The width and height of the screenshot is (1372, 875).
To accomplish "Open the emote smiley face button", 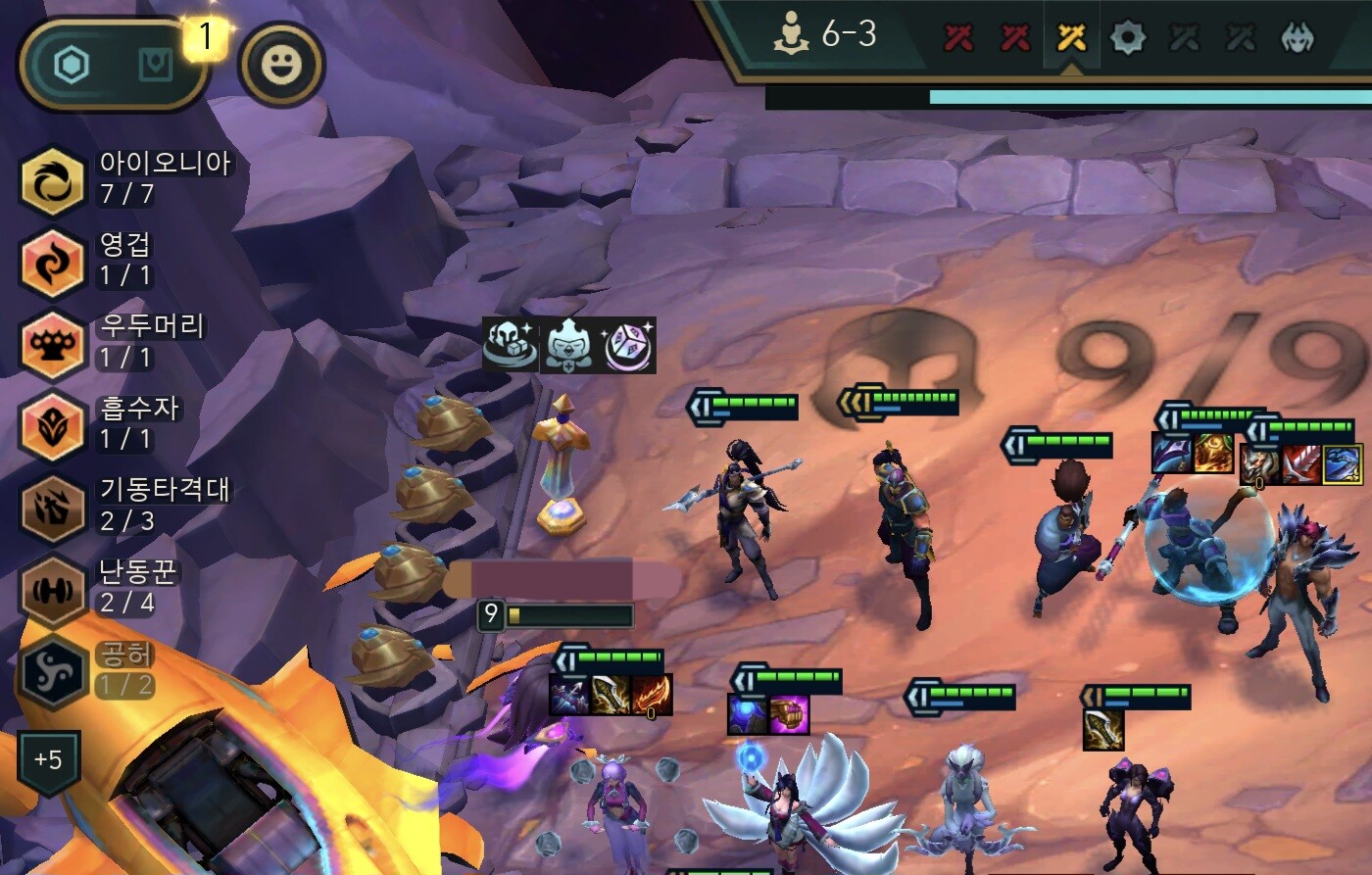I will coord(282,65).
